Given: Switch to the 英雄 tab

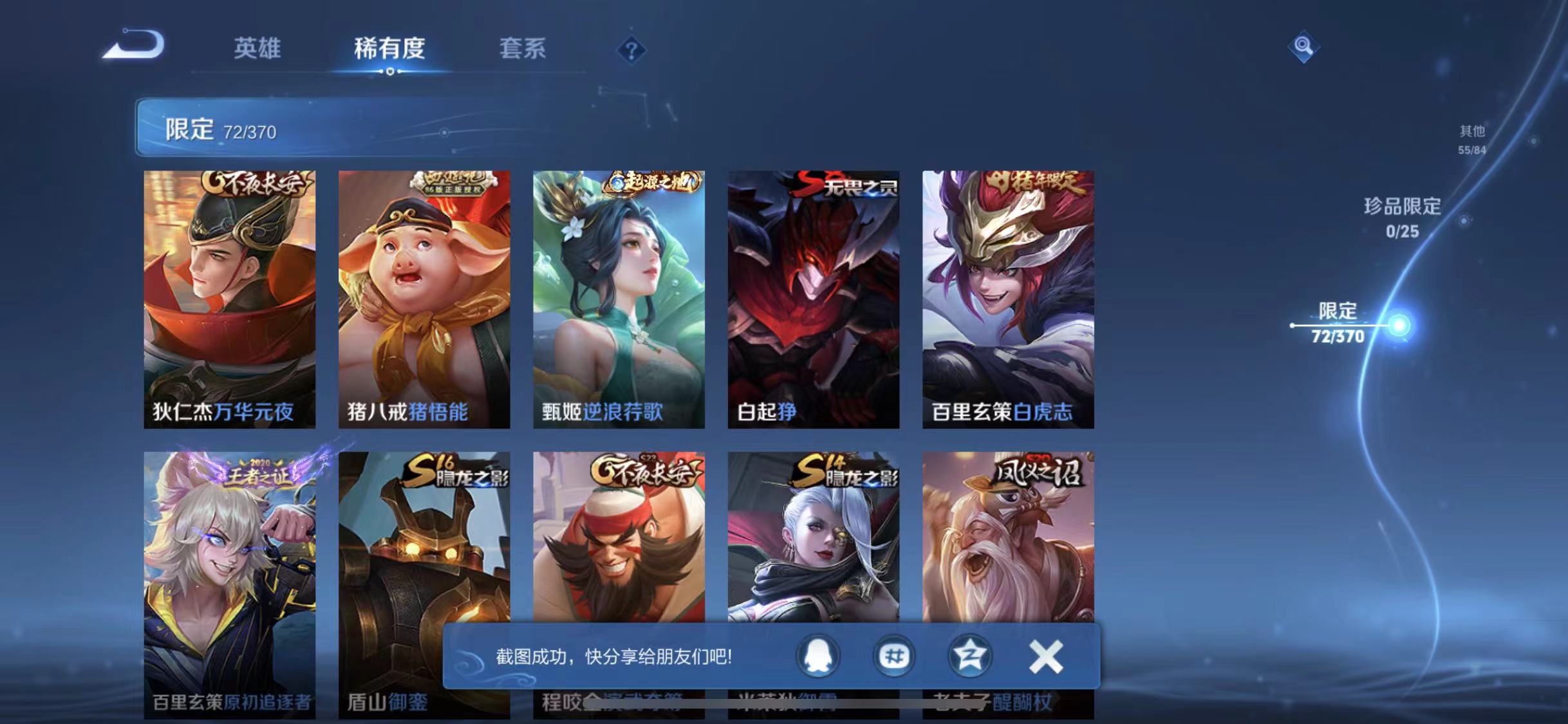Looking at the screenshot, I should (x=259, y=48).
